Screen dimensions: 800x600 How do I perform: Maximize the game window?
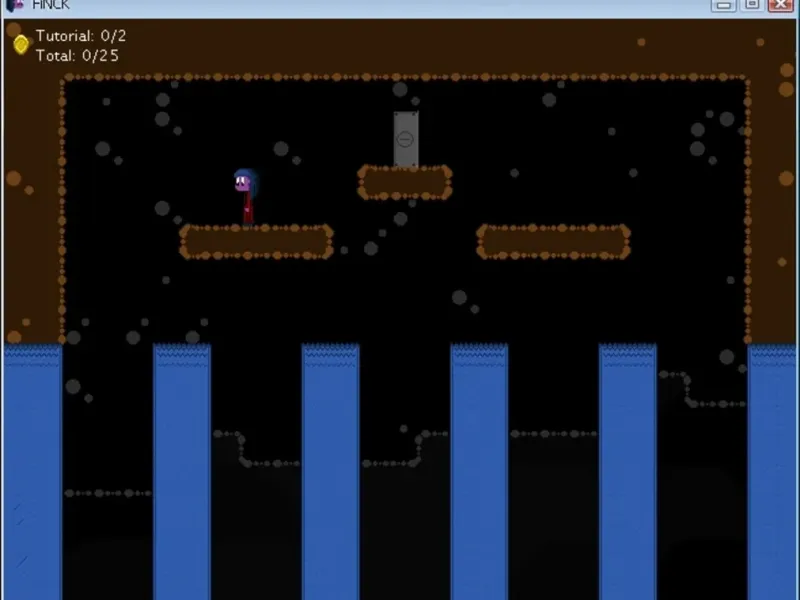click(751, 5)
